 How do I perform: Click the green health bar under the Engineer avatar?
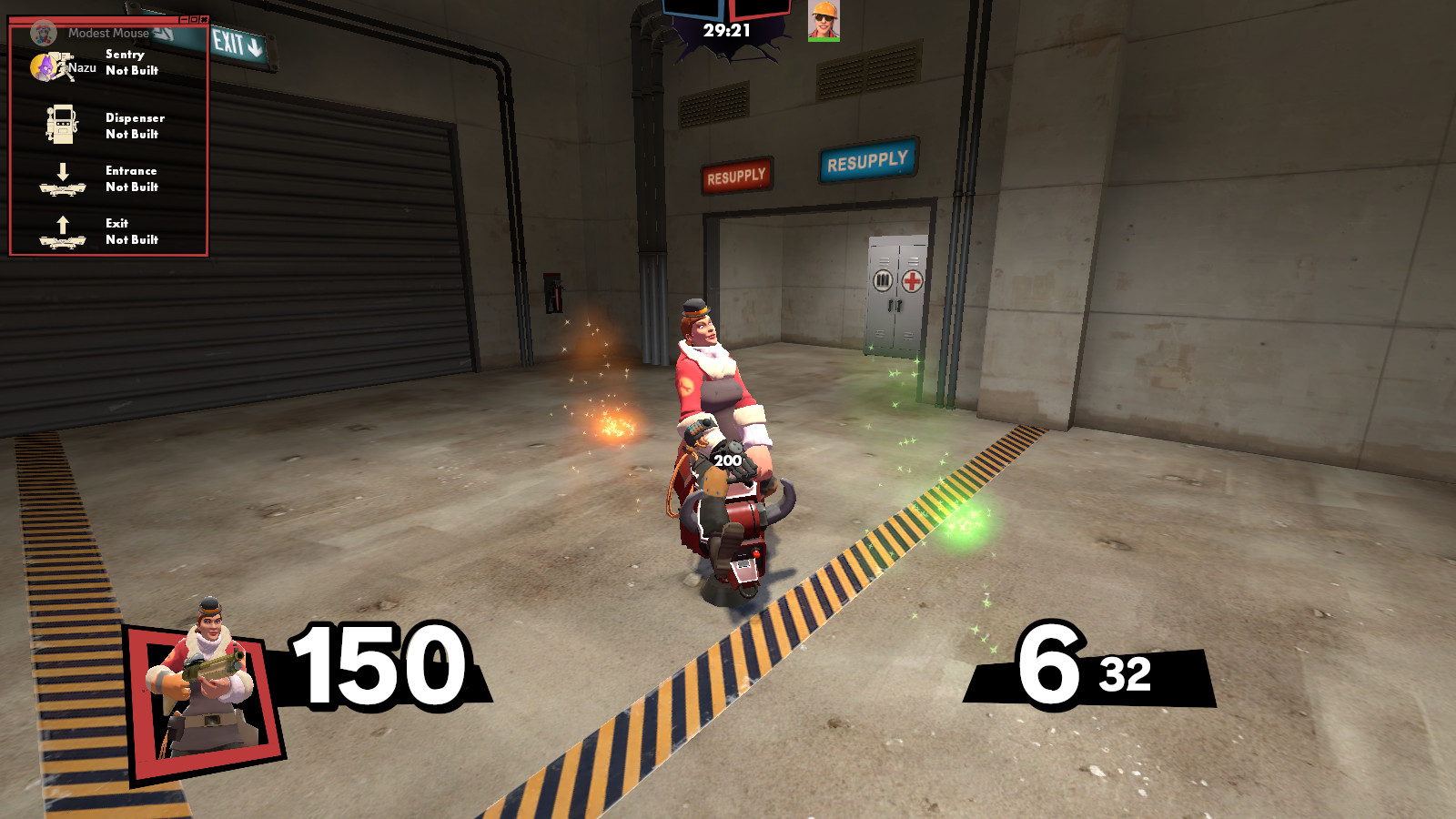pos(824,39)
